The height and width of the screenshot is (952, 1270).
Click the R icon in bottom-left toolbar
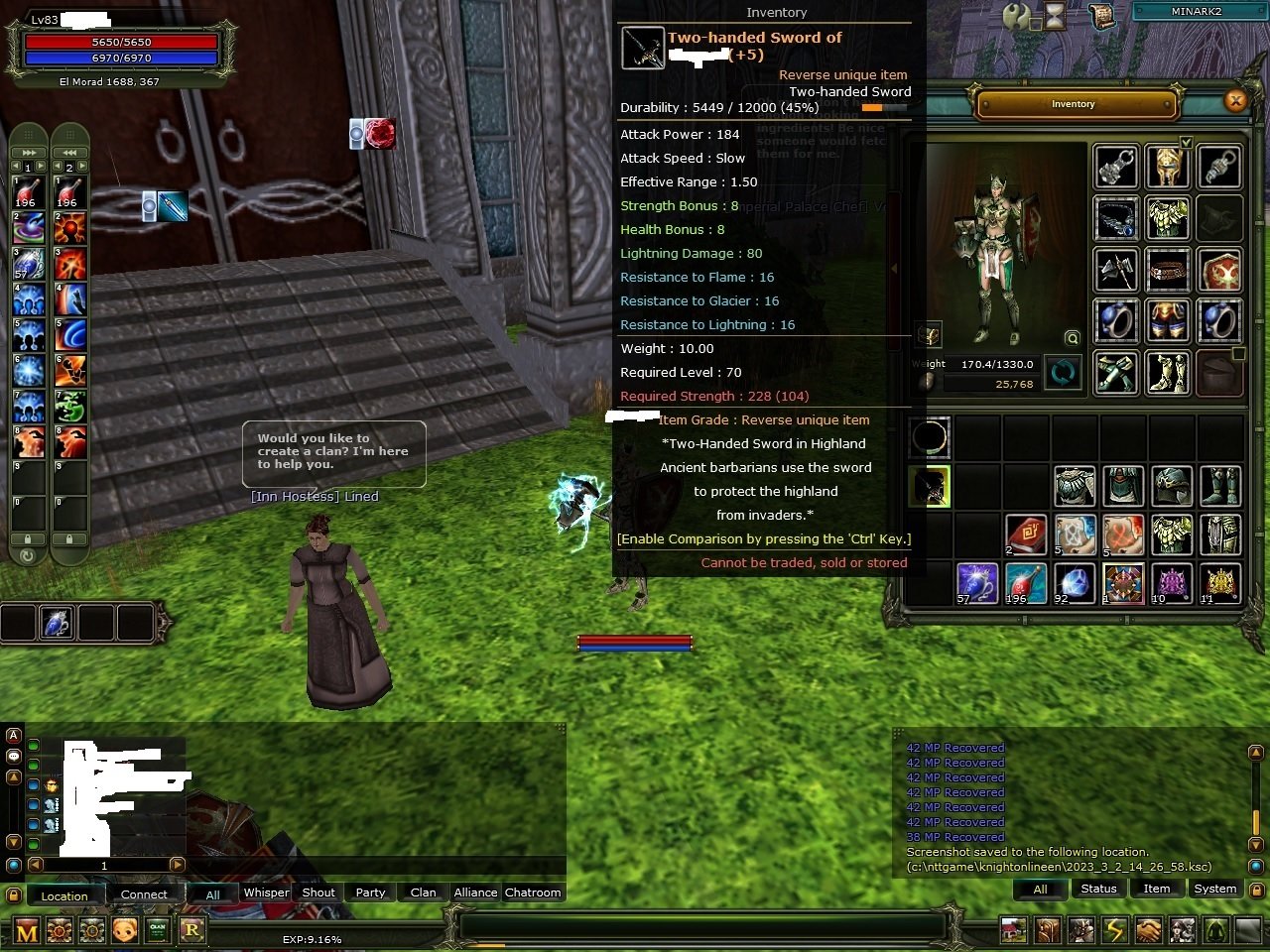(x=191, y=930)
